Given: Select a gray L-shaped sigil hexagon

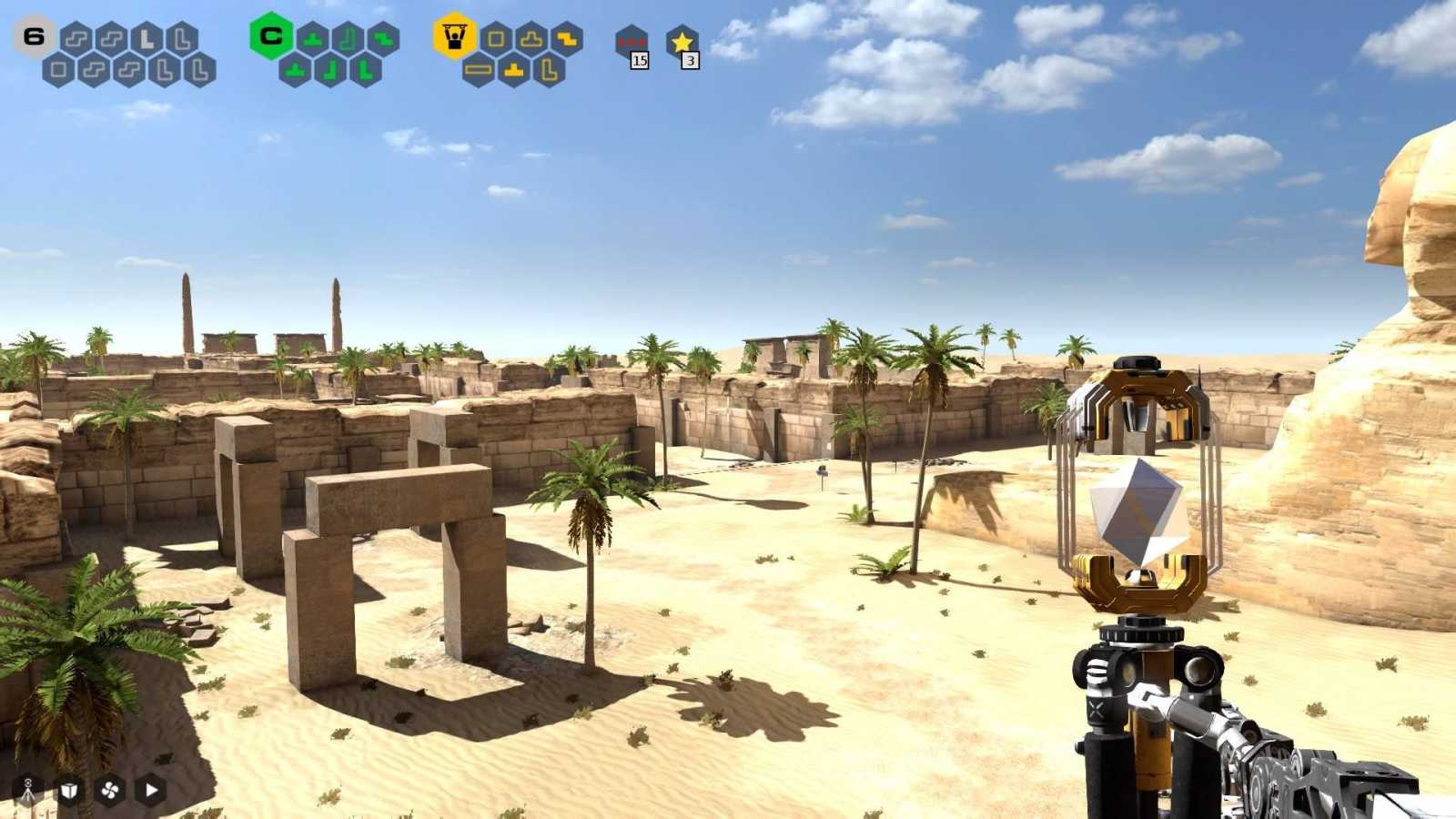Looking at the screenshot, I should click(146, 38).
